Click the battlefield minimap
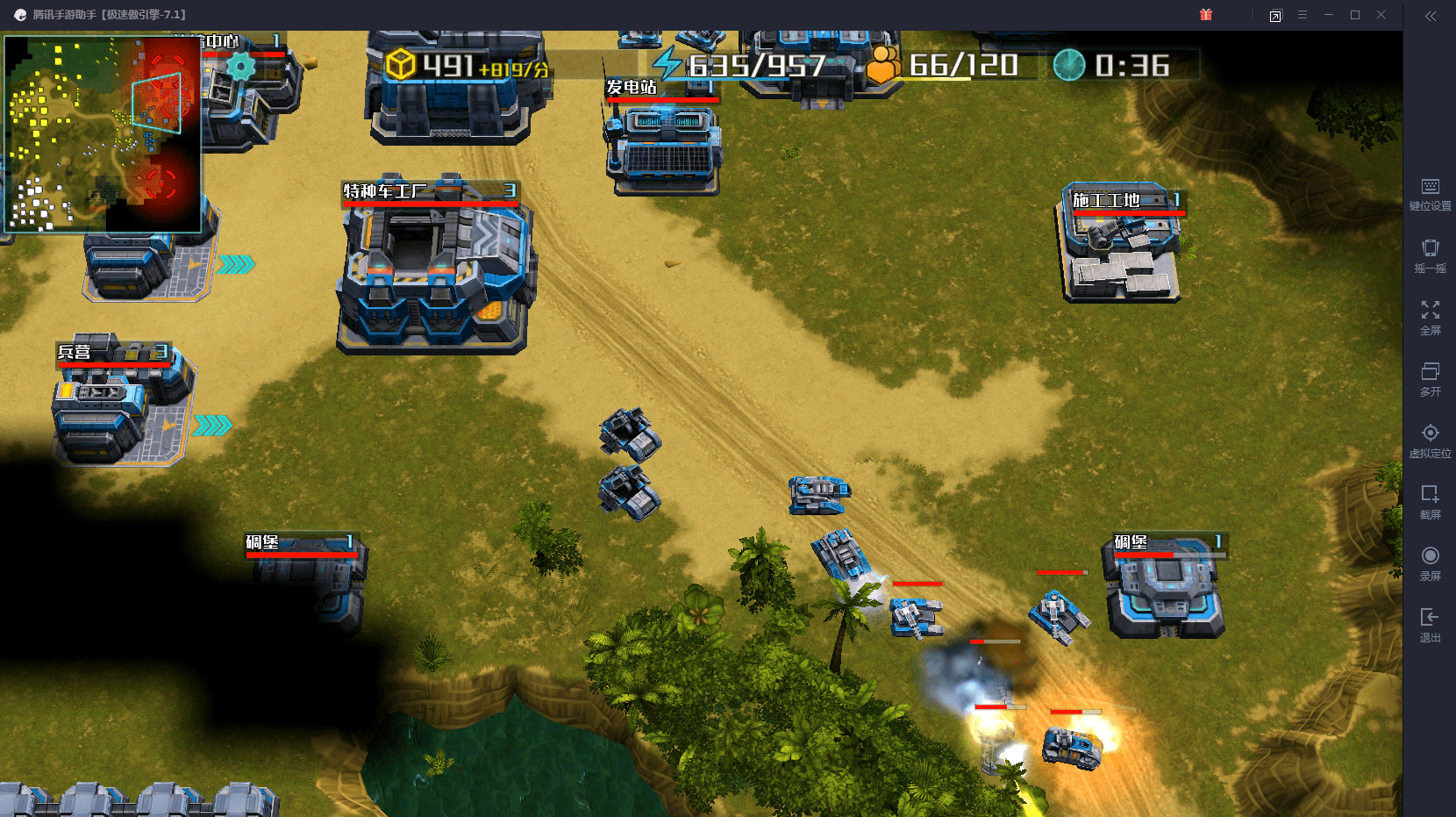This screenshot has height=817, width=1456. click(x=103, y=133)
